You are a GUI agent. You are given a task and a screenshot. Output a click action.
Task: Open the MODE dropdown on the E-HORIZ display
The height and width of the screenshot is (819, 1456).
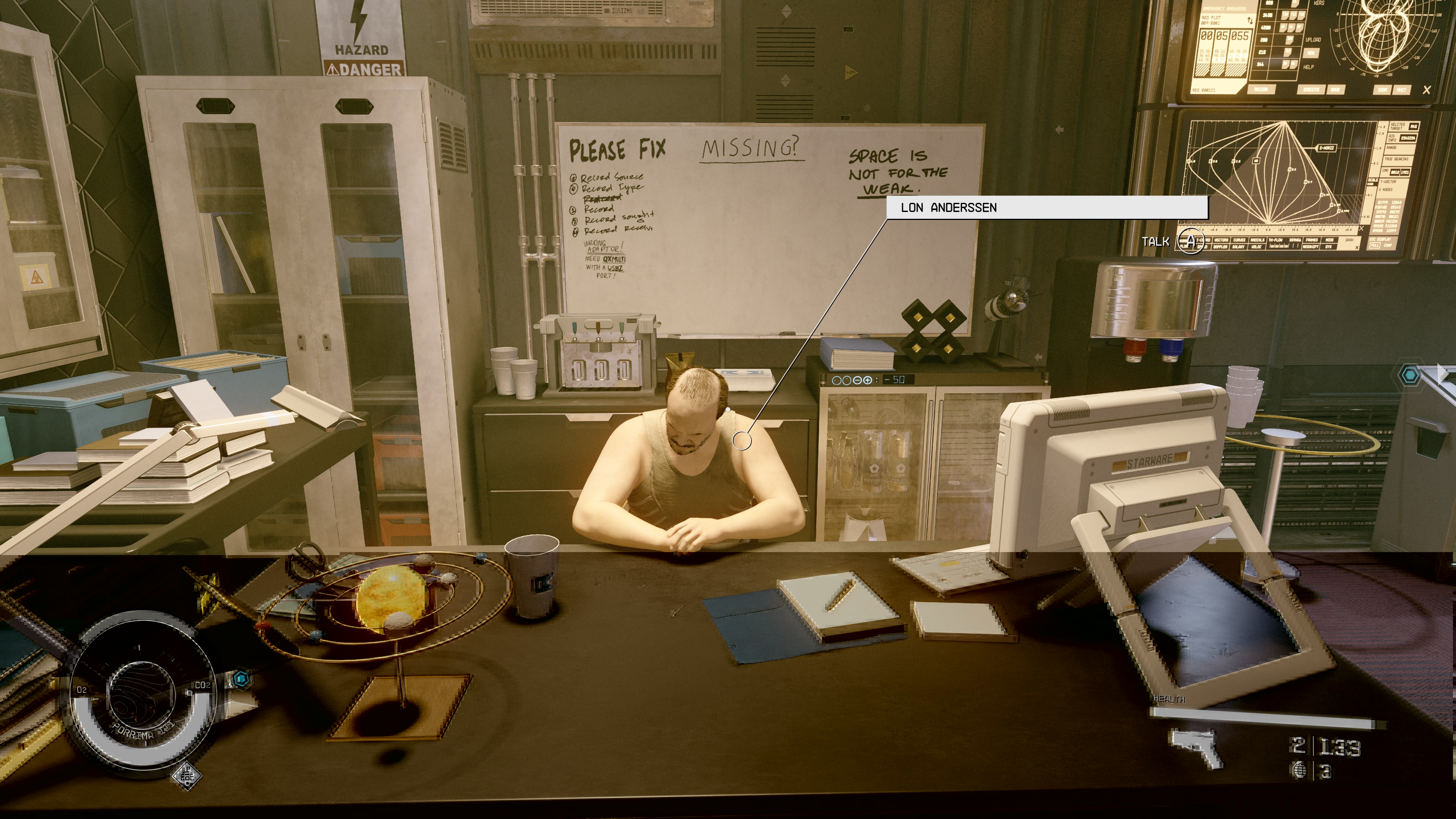pyautogui.click(x=1330, y=240)
